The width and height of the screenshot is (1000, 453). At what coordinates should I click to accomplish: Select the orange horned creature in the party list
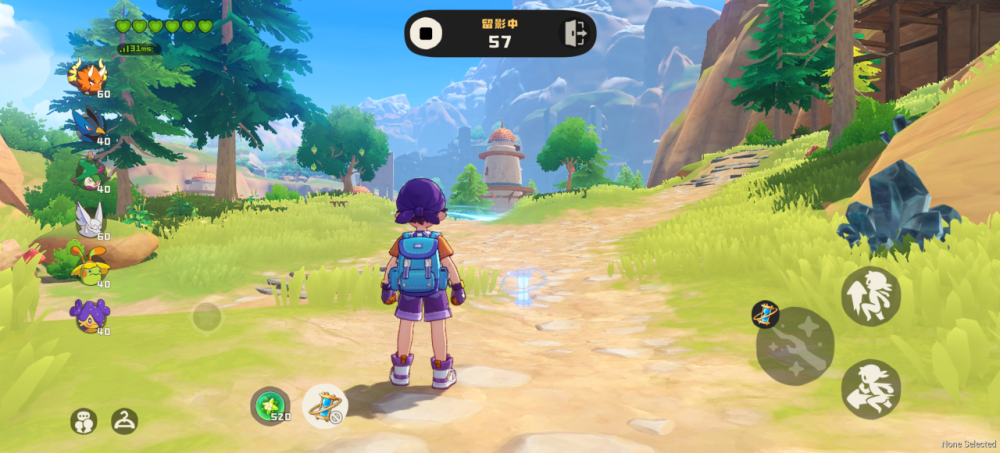pos(87,76)
